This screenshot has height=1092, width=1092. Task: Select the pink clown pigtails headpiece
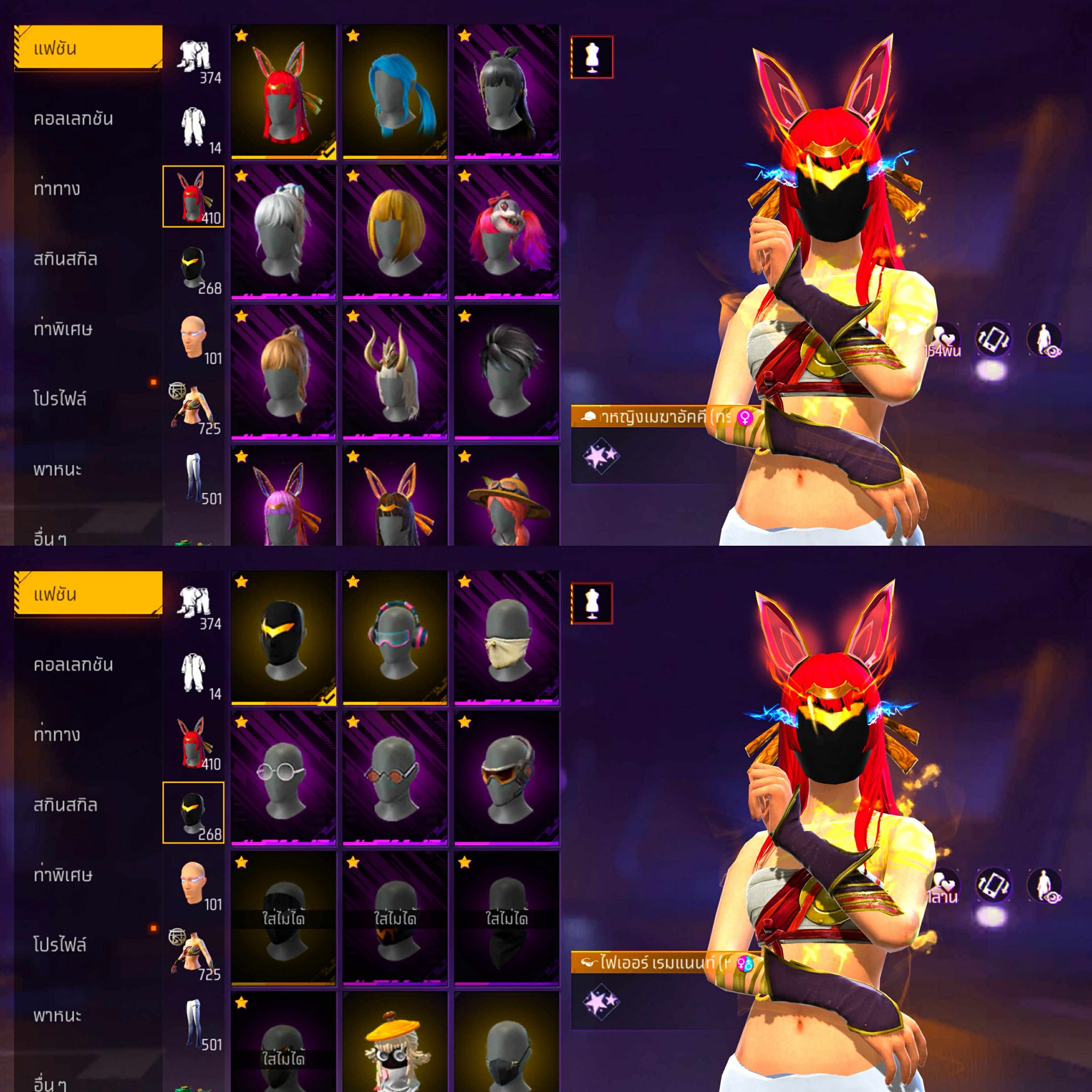(507, 233)
